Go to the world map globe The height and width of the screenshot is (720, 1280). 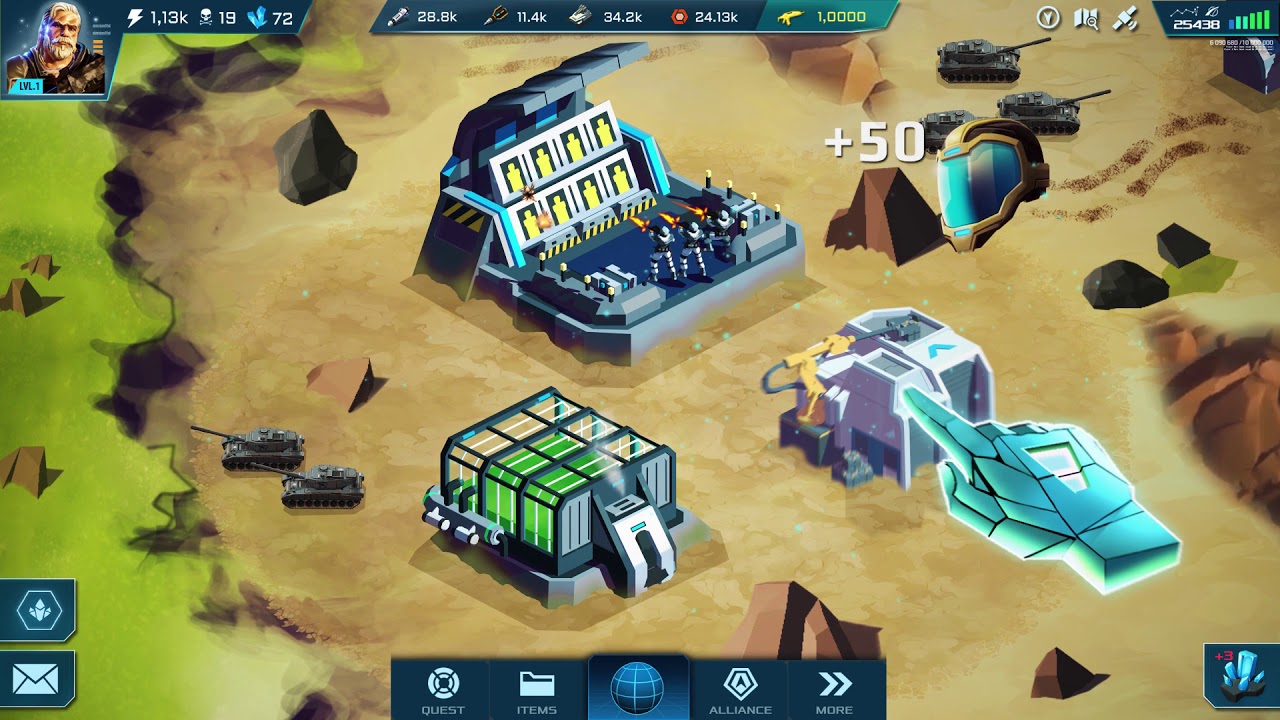pos(638,688)
